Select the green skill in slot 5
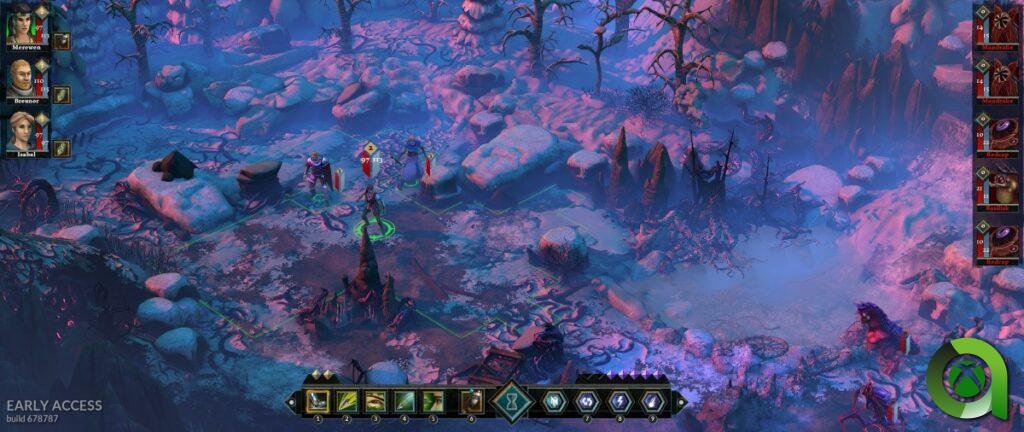Image resolution: width=1024 pixels, height=432 pixels. pyautogui.click(x=434, y=401)
